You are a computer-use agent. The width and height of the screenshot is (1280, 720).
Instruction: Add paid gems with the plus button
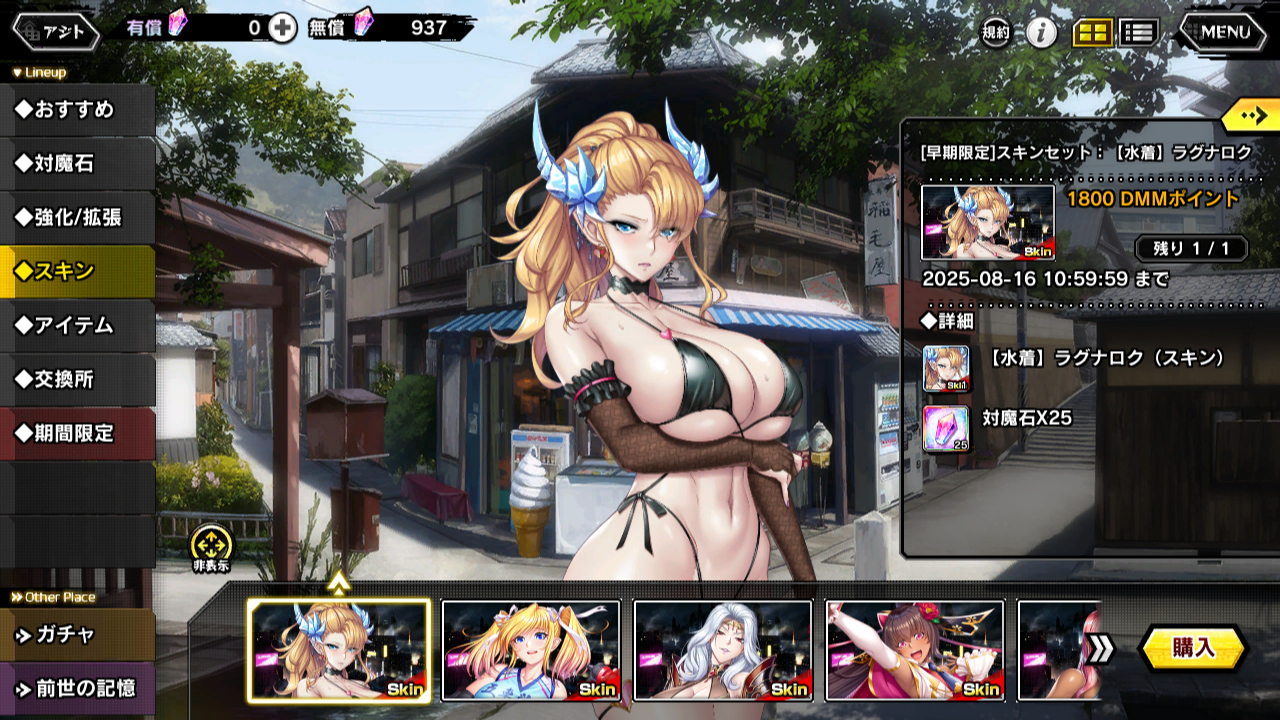click(x=283, y=28)
